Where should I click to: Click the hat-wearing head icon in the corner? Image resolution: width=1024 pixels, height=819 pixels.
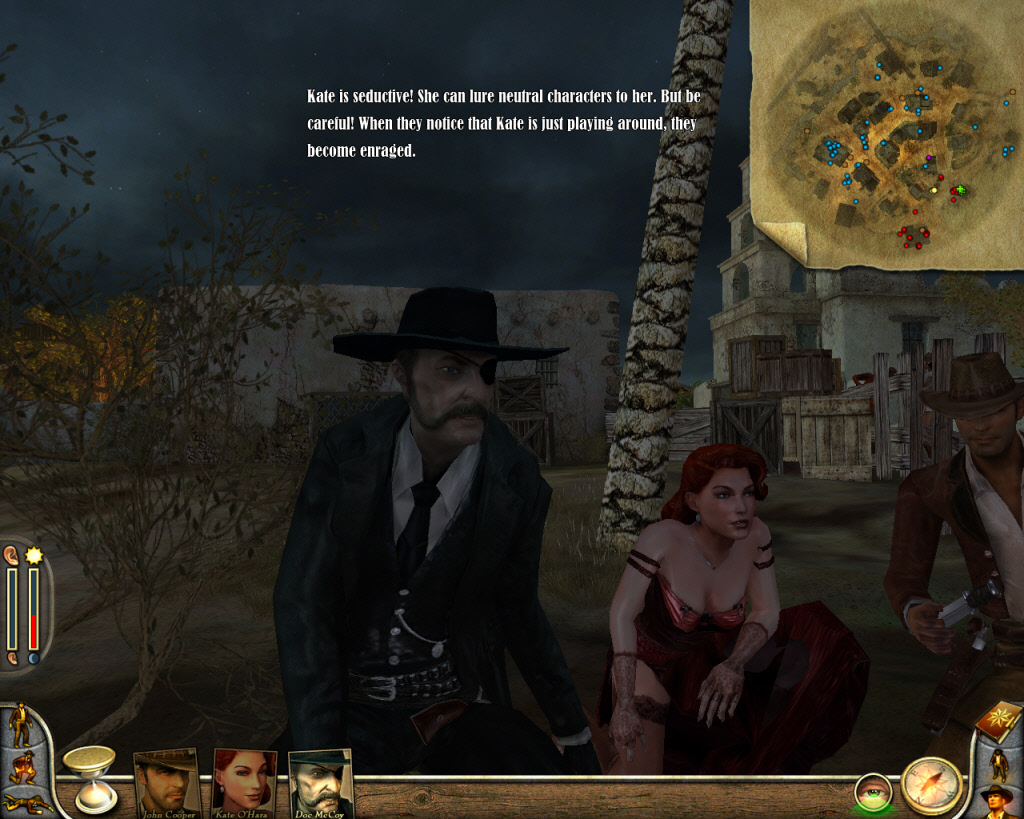(x=995, y=801)
